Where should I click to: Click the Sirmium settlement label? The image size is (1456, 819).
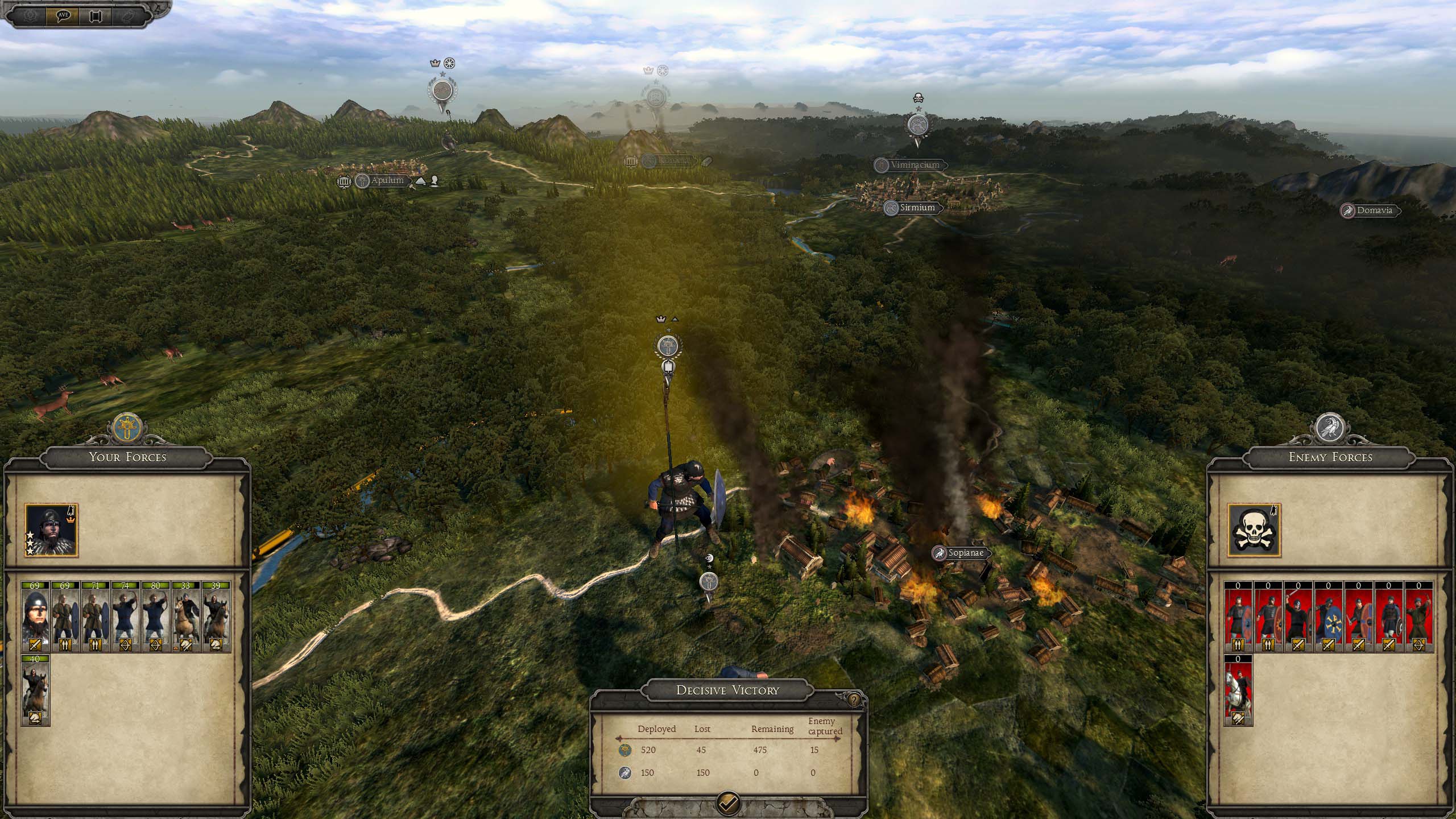point(917,208)
